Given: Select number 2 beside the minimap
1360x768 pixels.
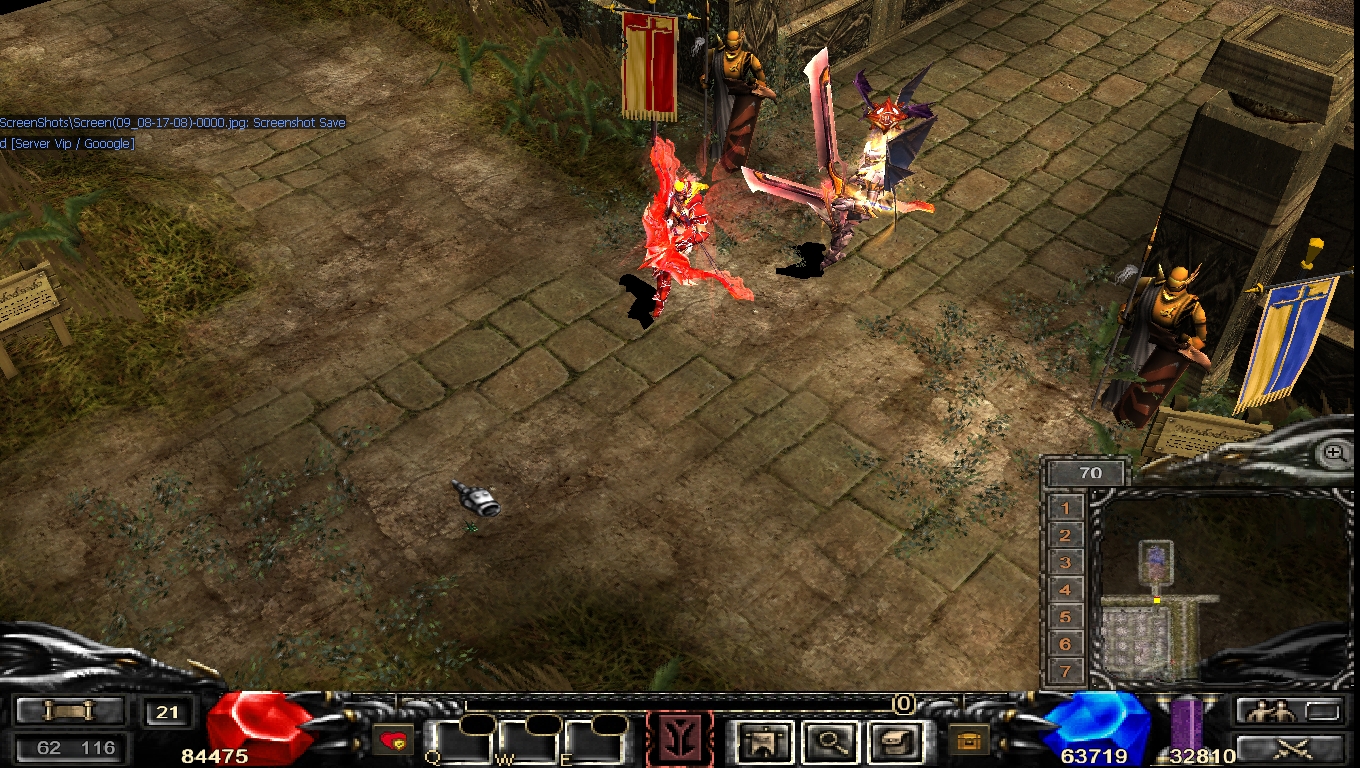Looking at the screenshot, I should tap(1065, 536).
